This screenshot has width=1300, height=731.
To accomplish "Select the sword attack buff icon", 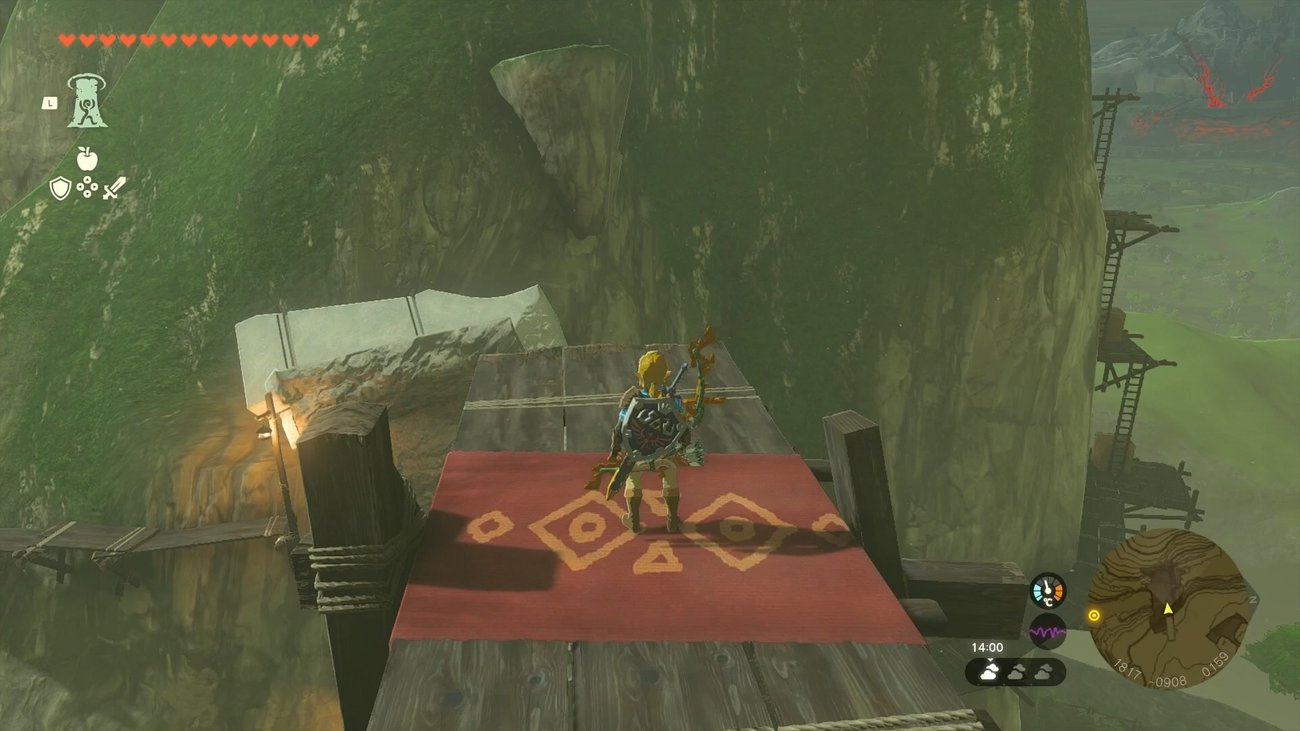I will [114, 188].
